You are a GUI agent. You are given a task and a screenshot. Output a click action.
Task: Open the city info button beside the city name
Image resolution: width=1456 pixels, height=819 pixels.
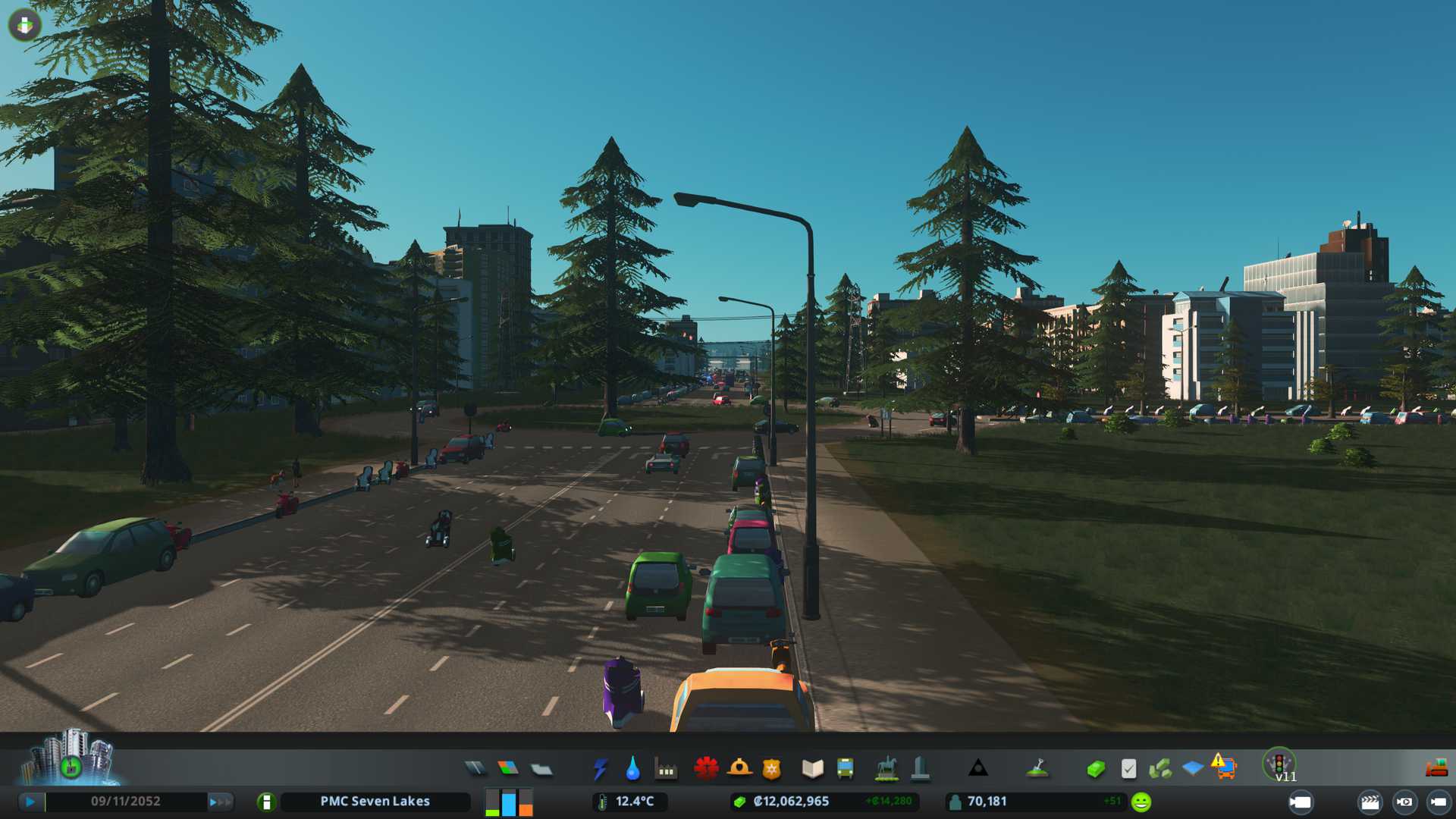[266, 802]
